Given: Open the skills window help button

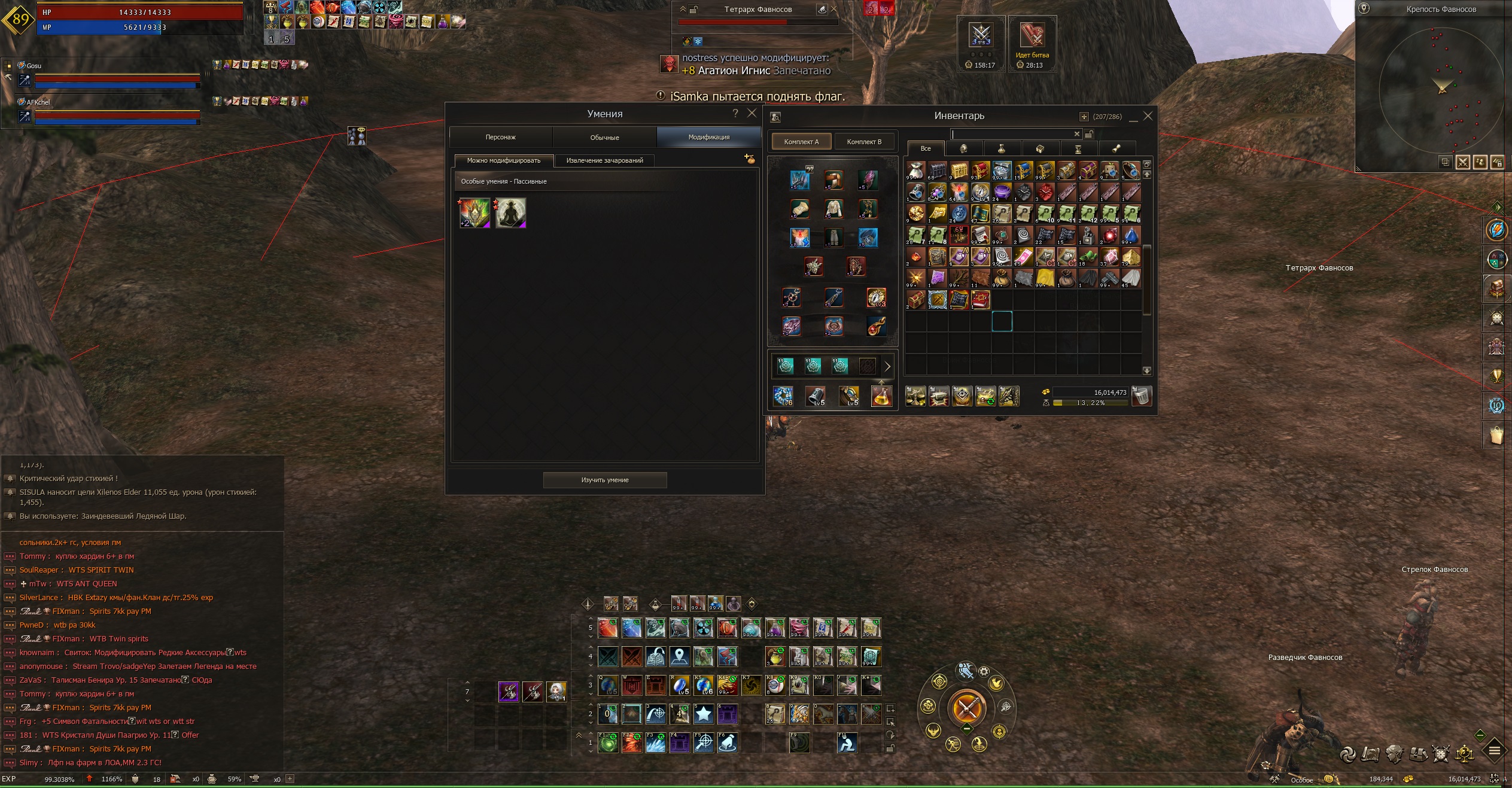Looking at the screenshot, I should (735, 113).
